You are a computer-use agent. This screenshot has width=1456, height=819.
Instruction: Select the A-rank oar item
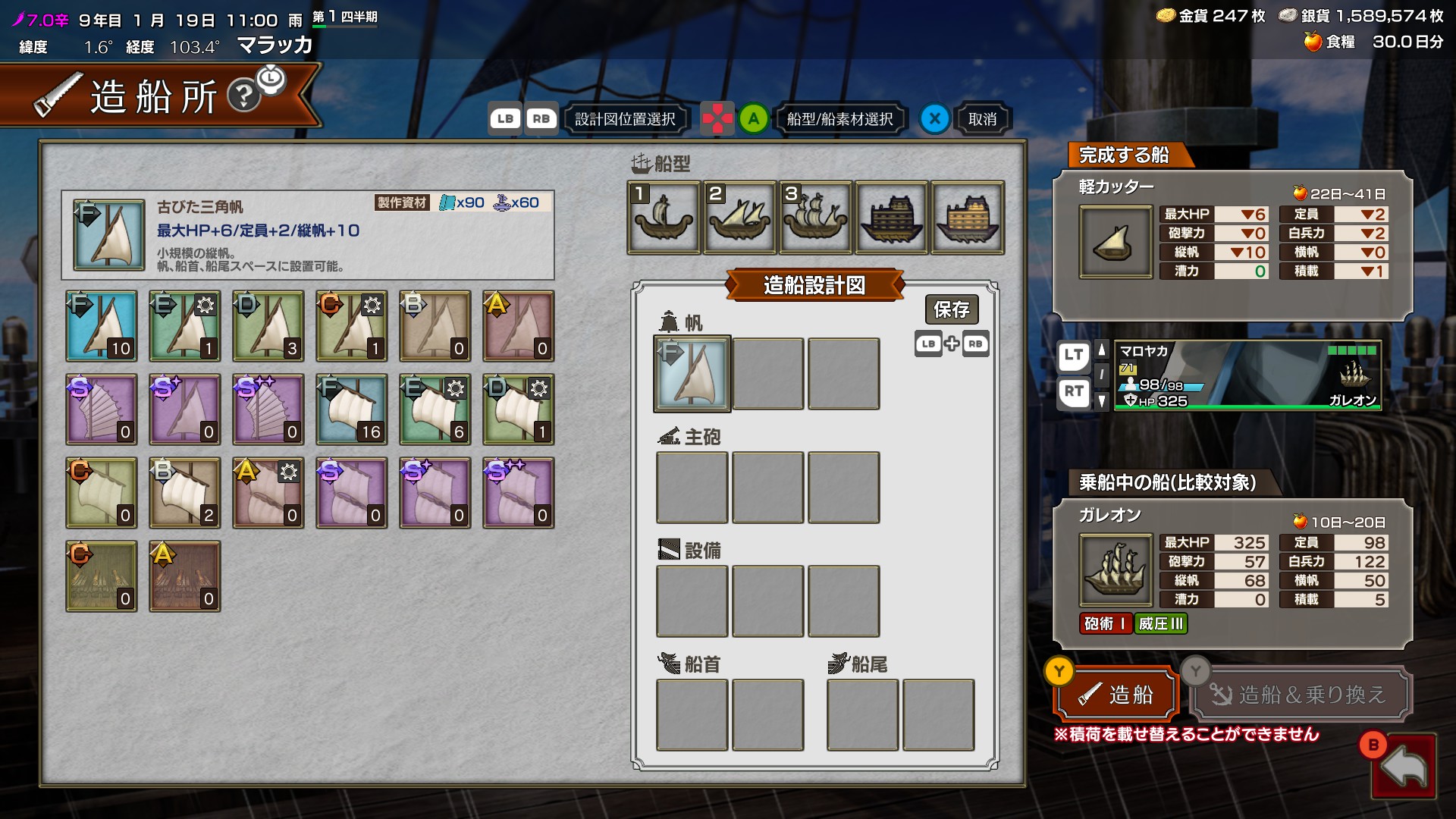[185, 576]
